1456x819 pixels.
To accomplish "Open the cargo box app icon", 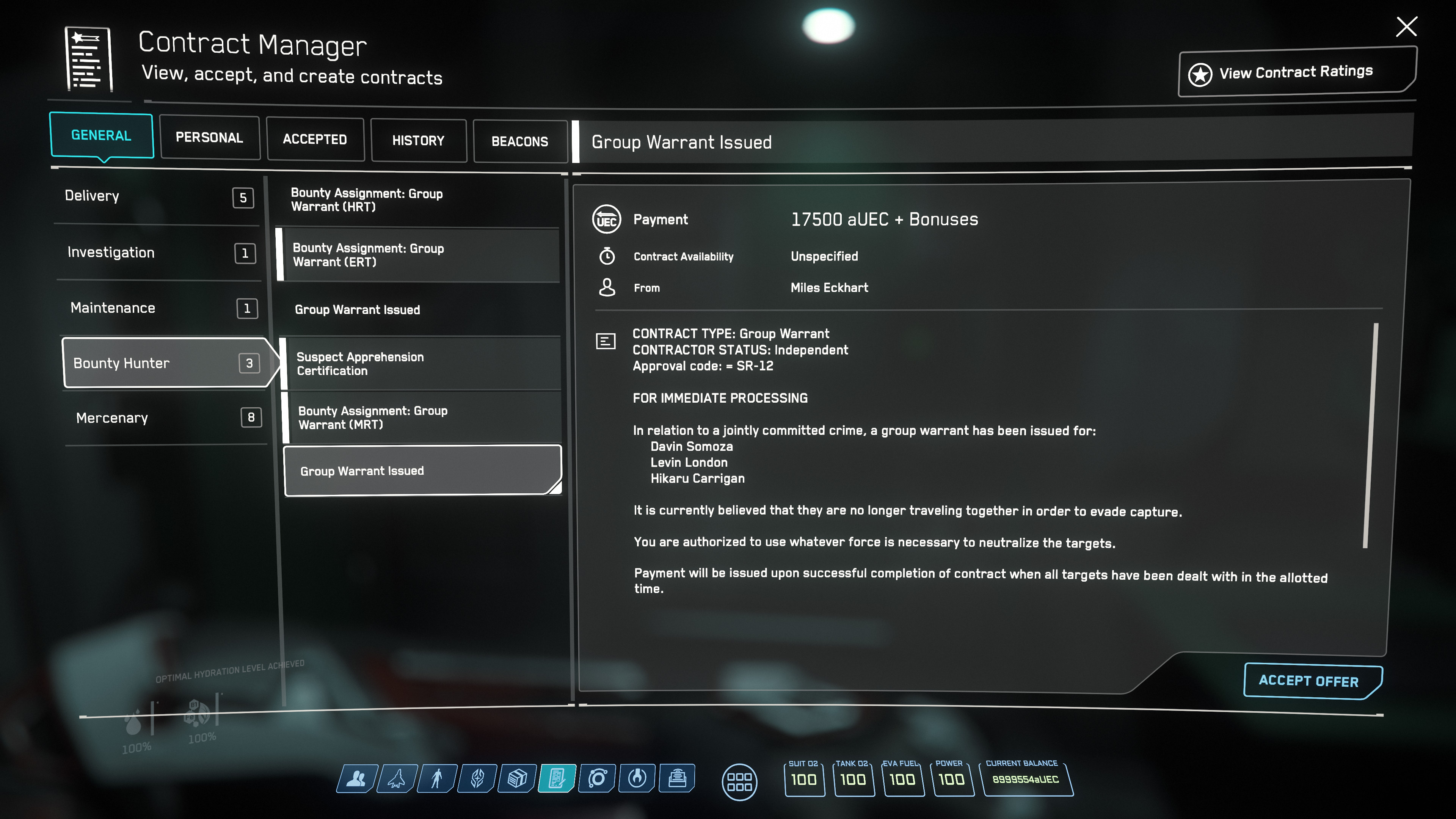I will click(517, 779).
